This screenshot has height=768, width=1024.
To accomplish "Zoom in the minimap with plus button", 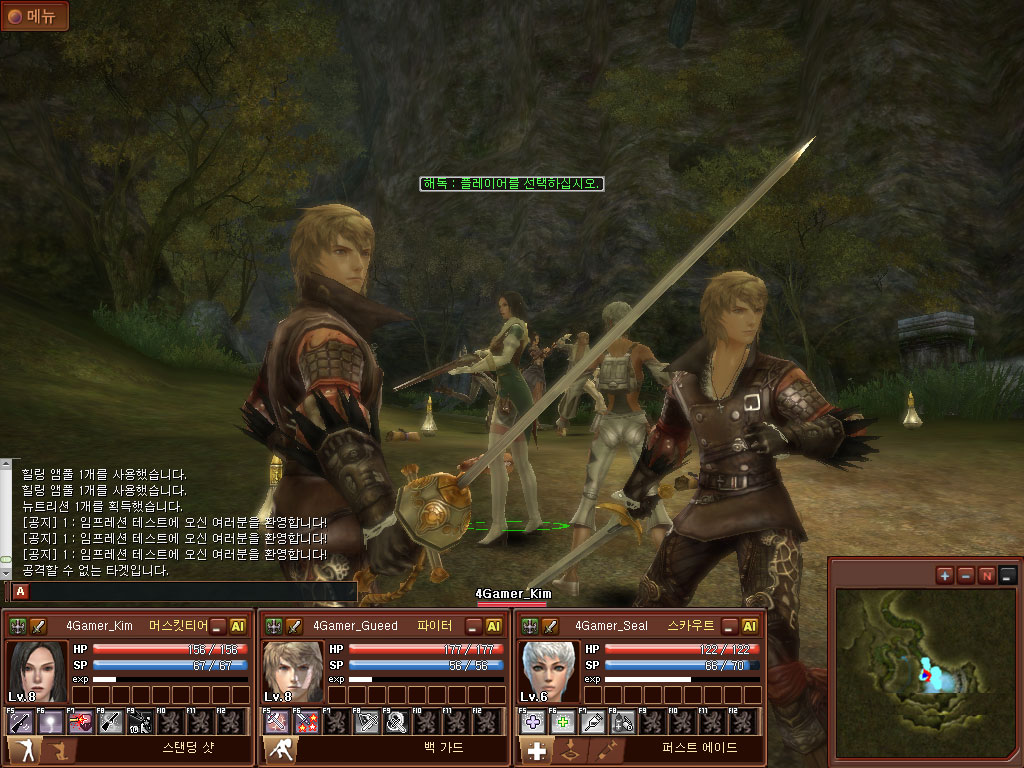I will [945, 575].
